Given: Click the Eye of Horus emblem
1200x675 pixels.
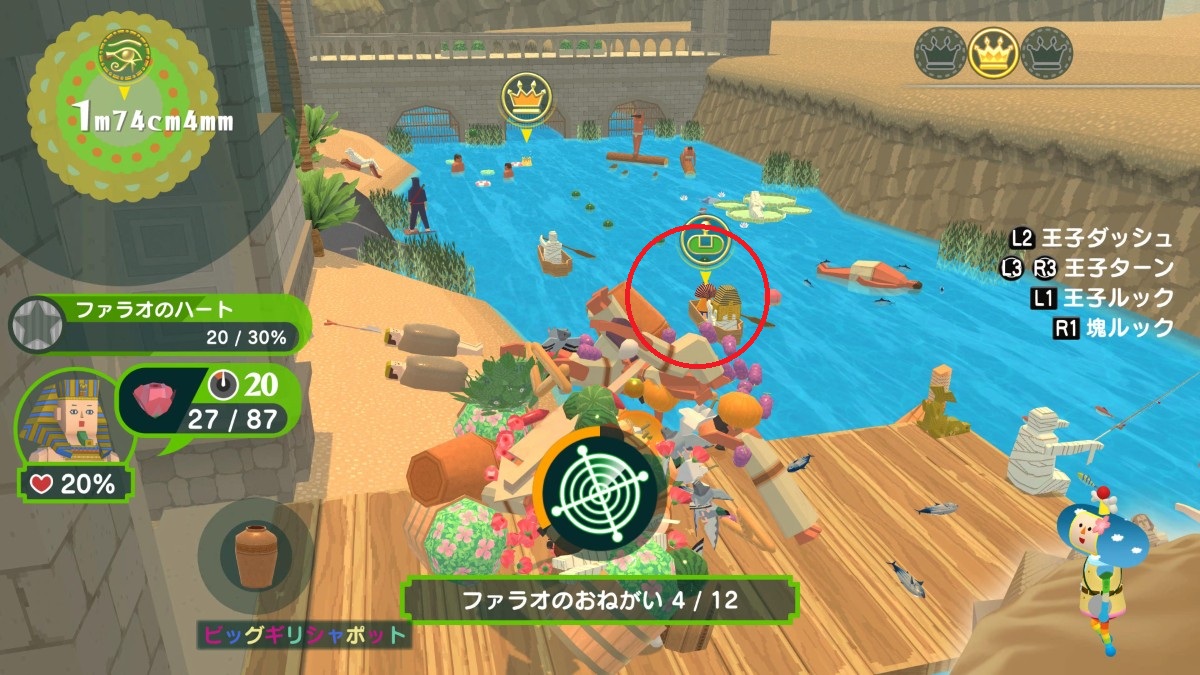Looking at the screenshot, I should 122,54.
